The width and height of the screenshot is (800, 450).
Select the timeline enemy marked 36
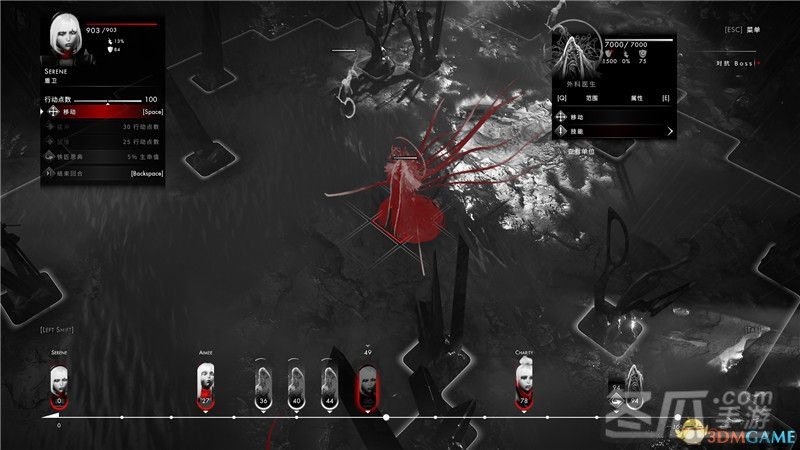click(263, 385)
